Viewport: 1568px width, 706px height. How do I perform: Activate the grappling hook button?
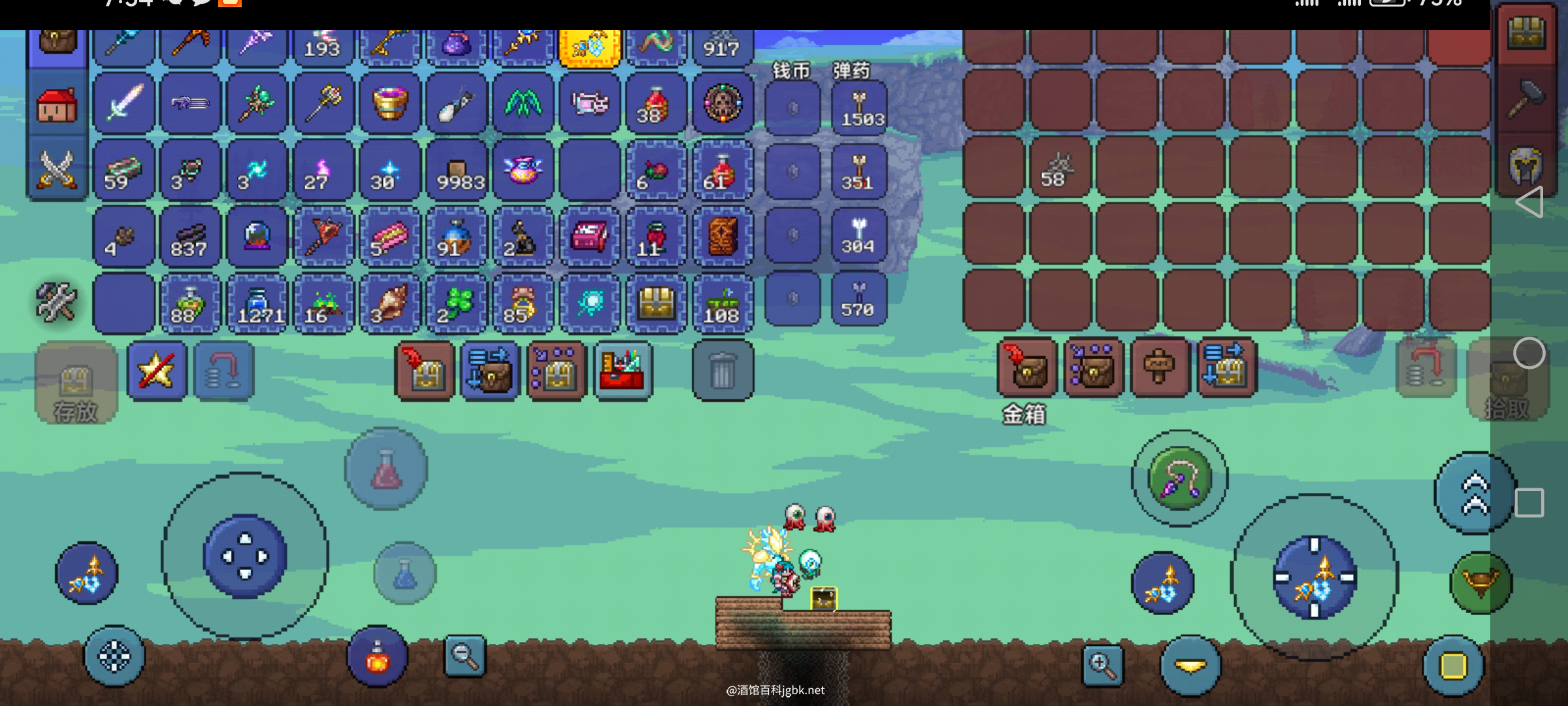click(x=1179, y=479)
